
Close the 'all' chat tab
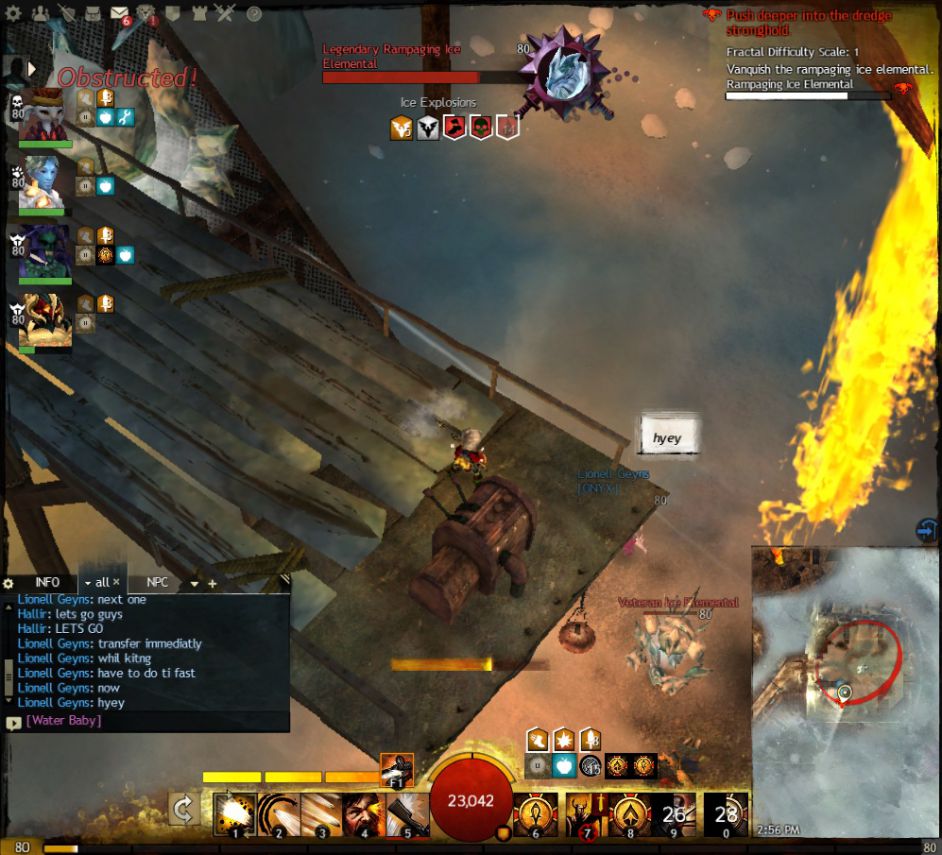click(x=116, y=582)
